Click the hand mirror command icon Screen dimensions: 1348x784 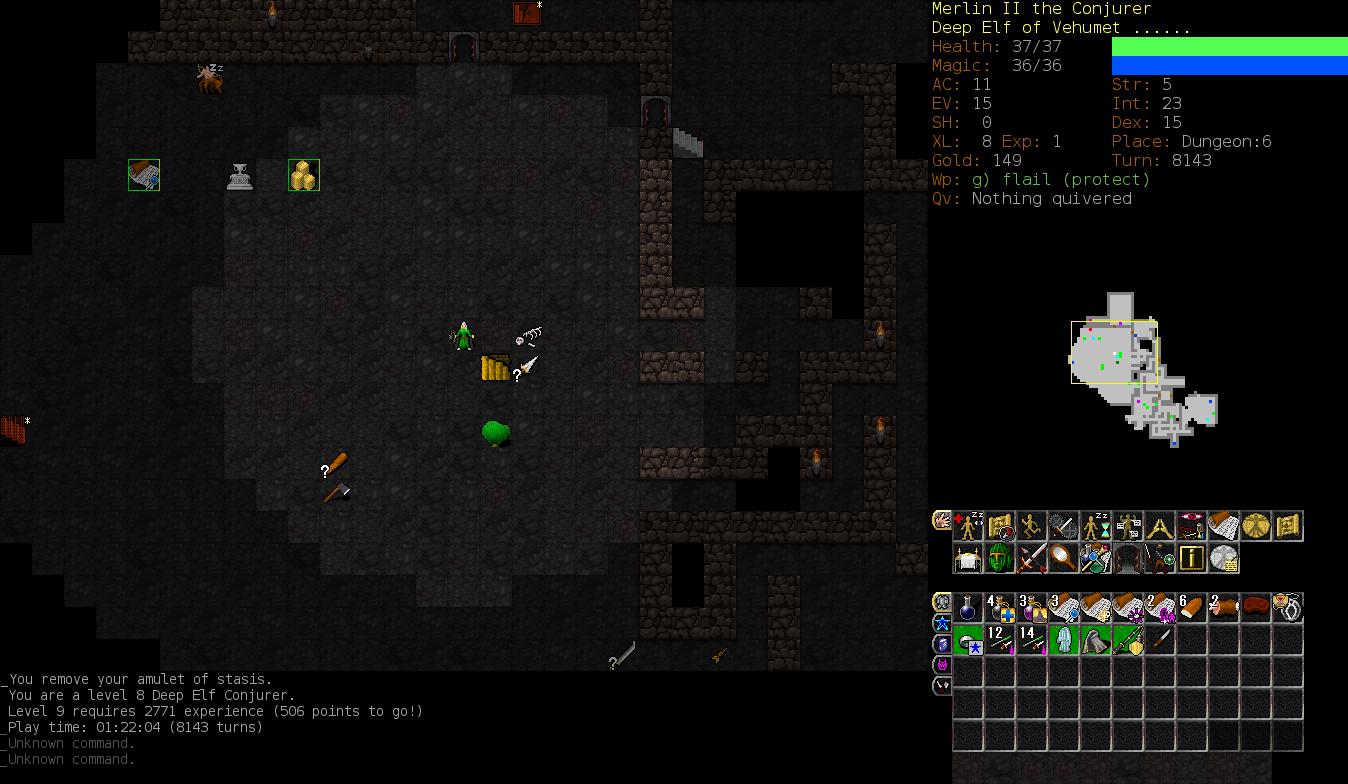pos(1064,558)
